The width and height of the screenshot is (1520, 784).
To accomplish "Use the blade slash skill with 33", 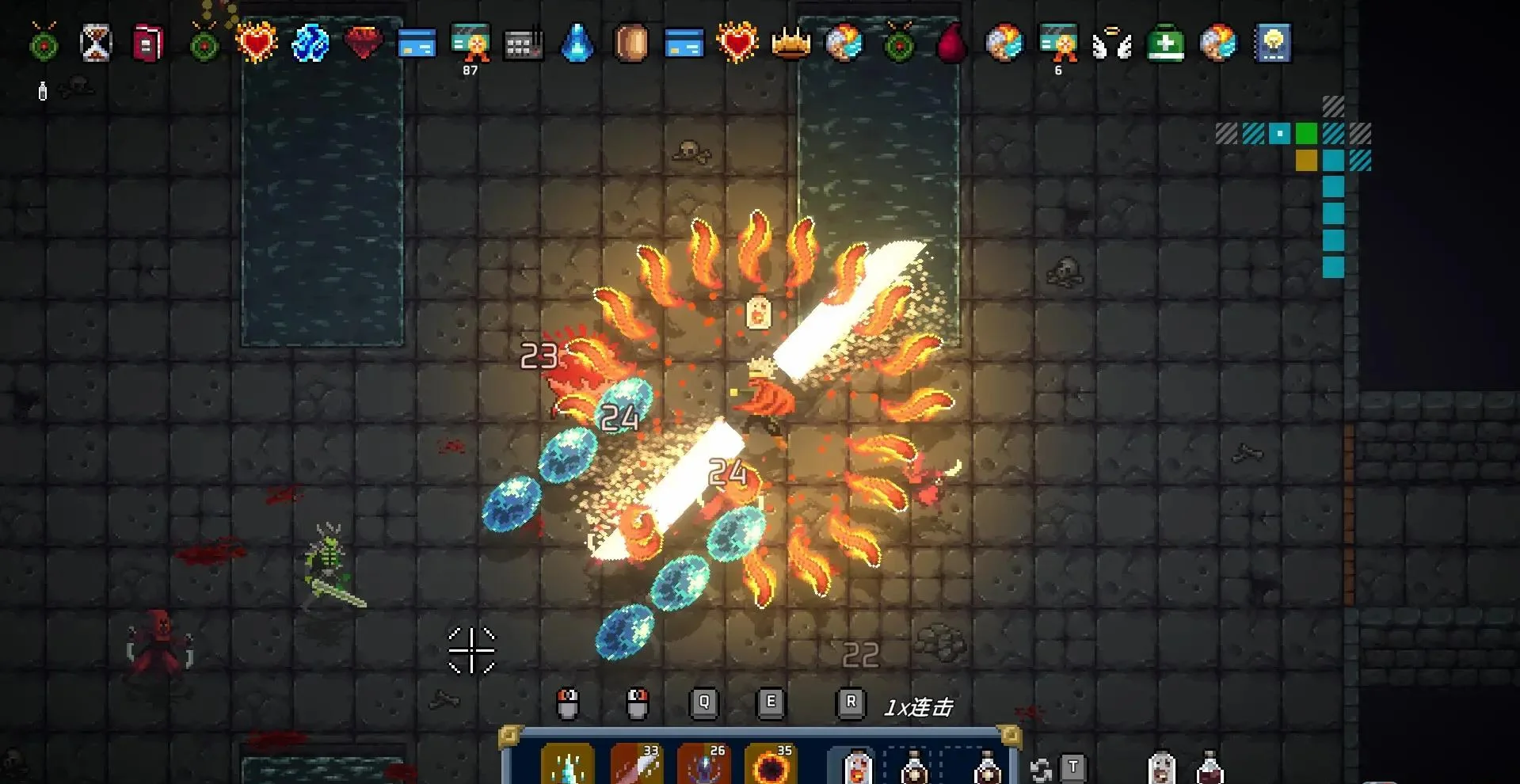I will [x=636, y=765].
